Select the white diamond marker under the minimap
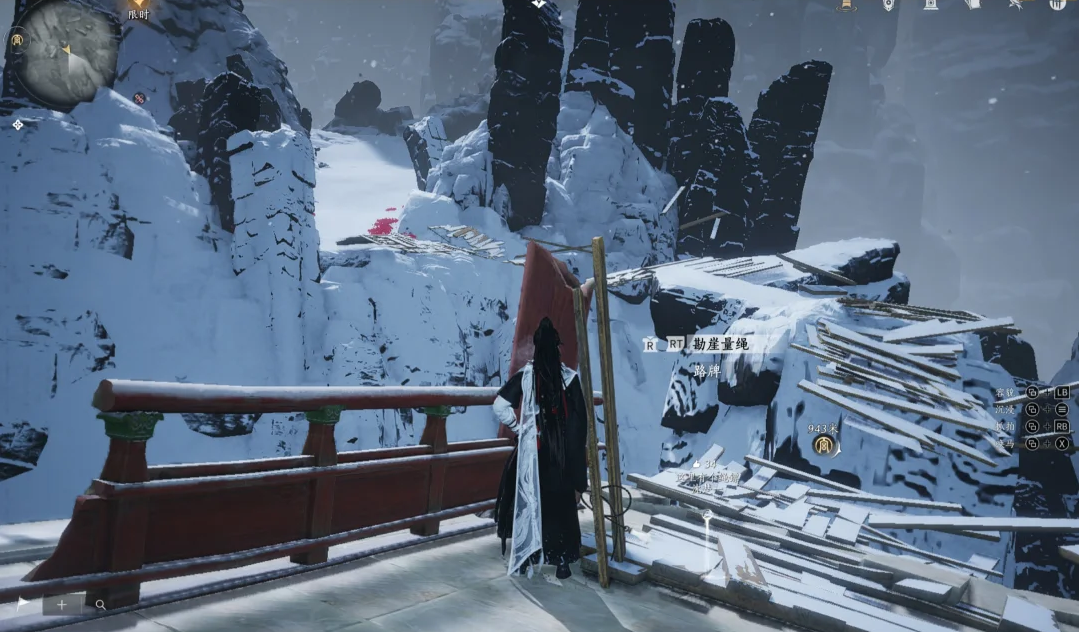 click(17, 124)
